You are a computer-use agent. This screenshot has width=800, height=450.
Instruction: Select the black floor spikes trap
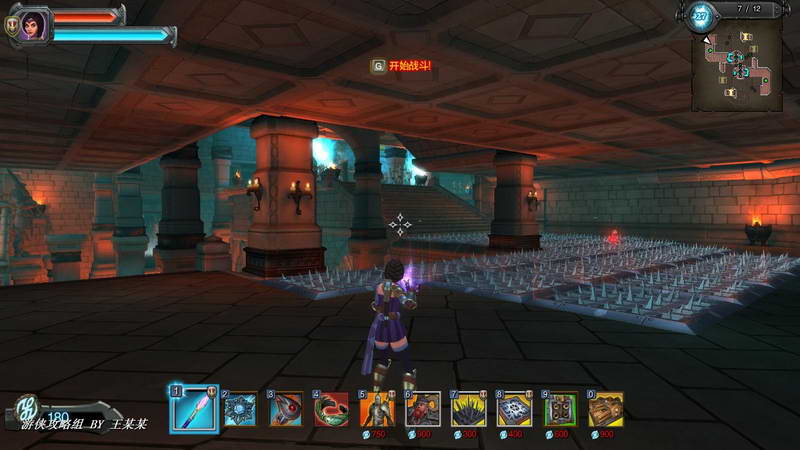click(x=469, y=408)
